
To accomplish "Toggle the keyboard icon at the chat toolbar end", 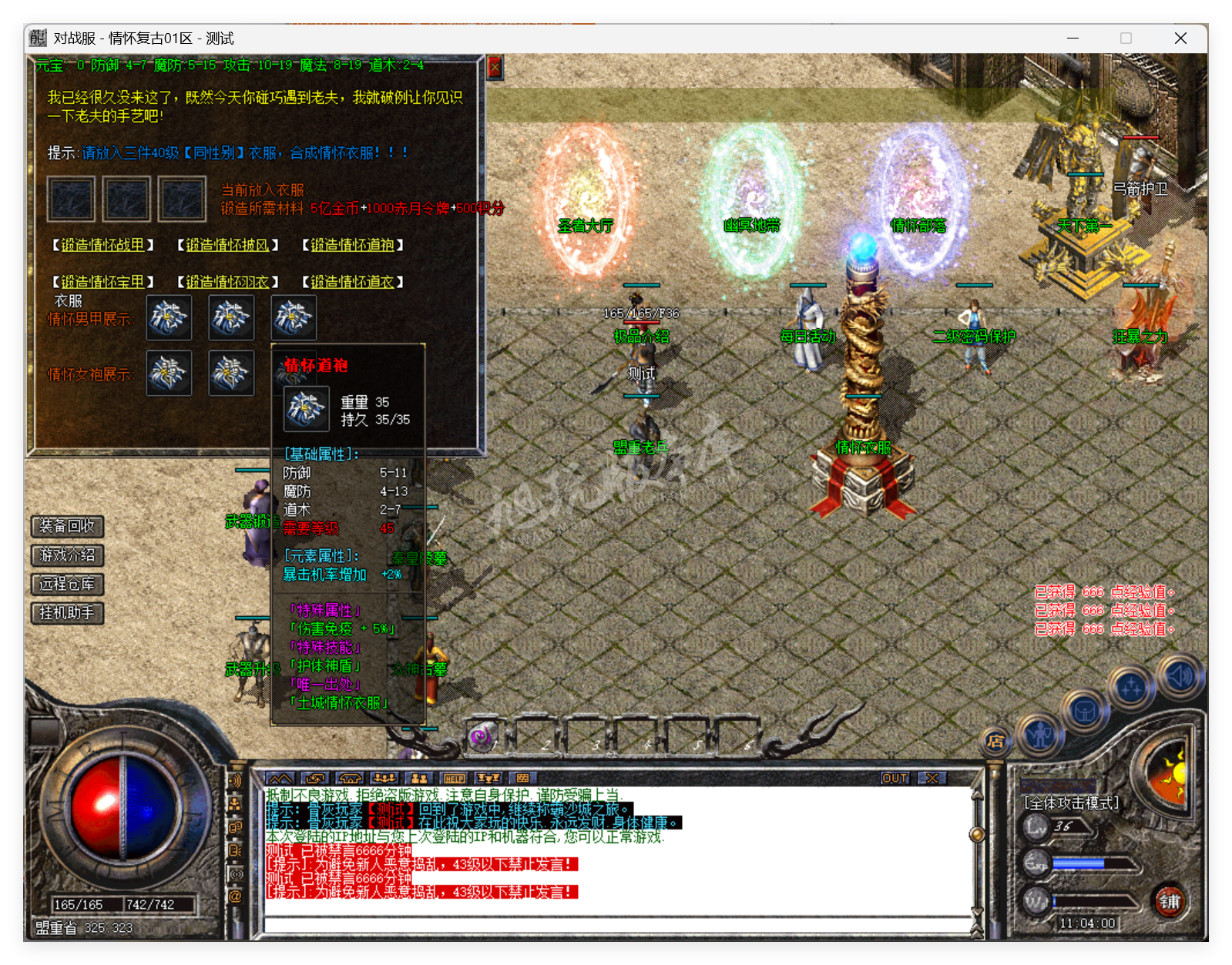I will tap(522, 779).
